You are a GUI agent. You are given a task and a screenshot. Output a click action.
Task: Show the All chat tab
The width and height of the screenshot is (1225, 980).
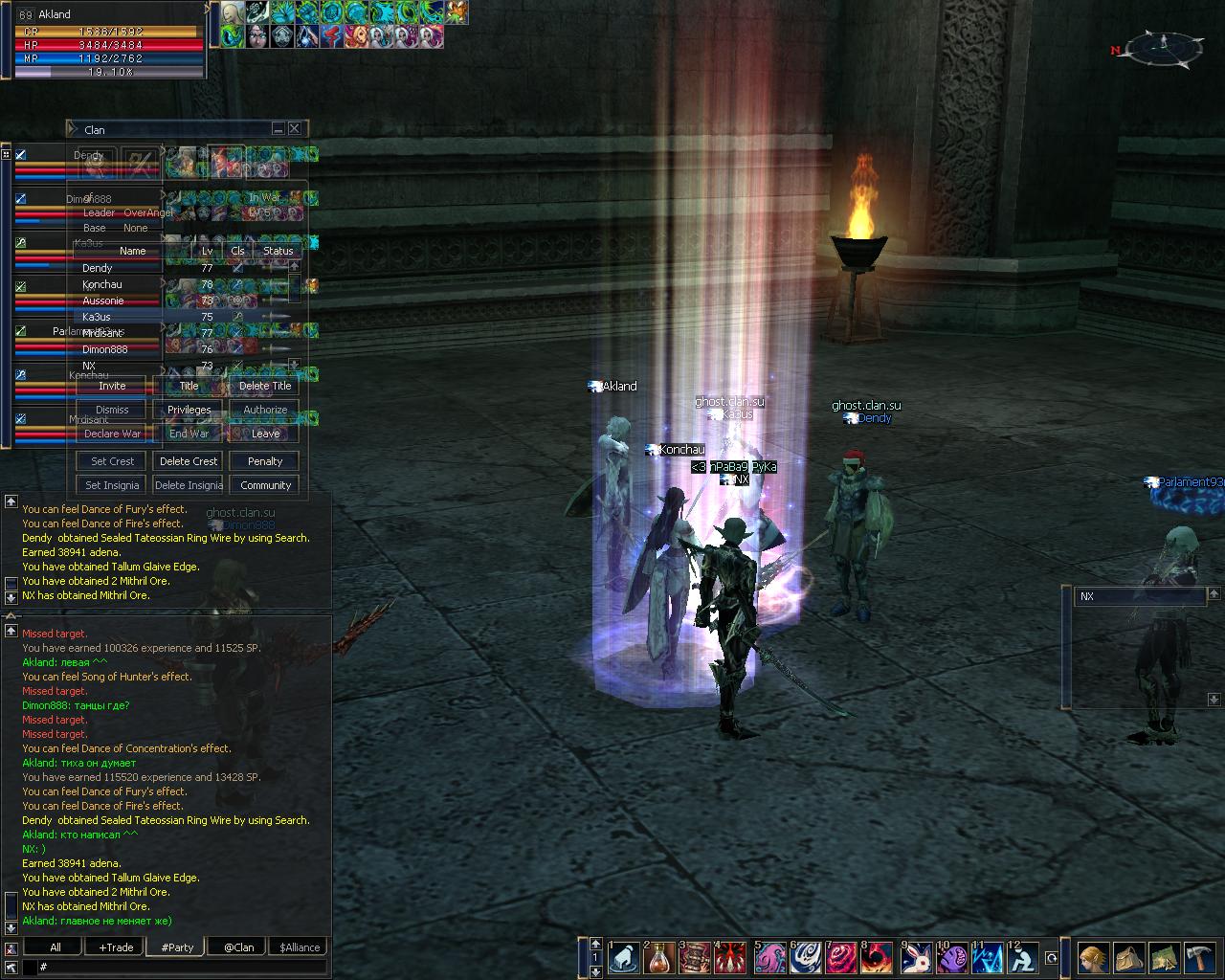(56, 947)
